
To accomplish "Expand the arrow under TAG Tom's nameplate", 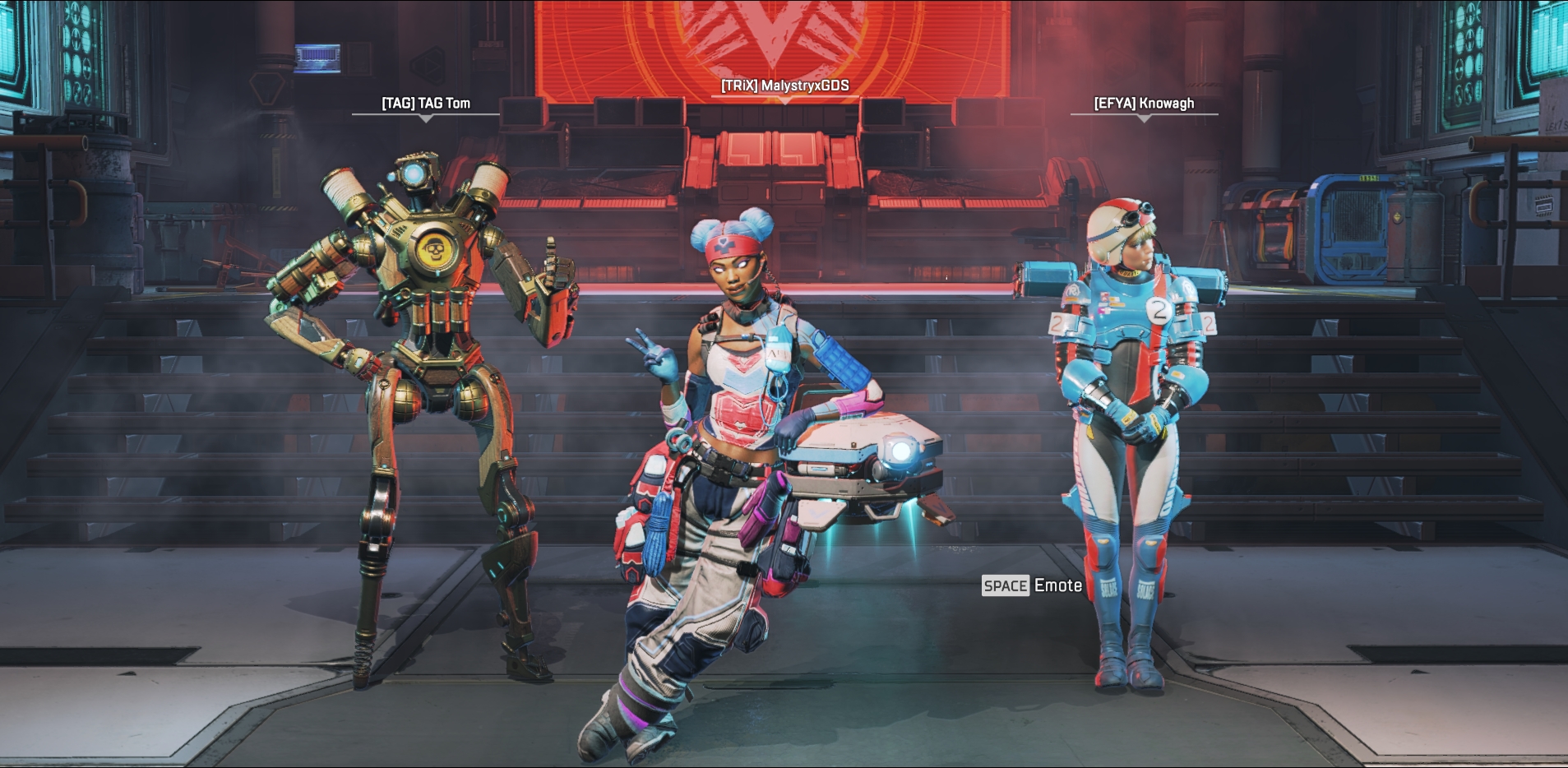I will click(x=426, y=118).
